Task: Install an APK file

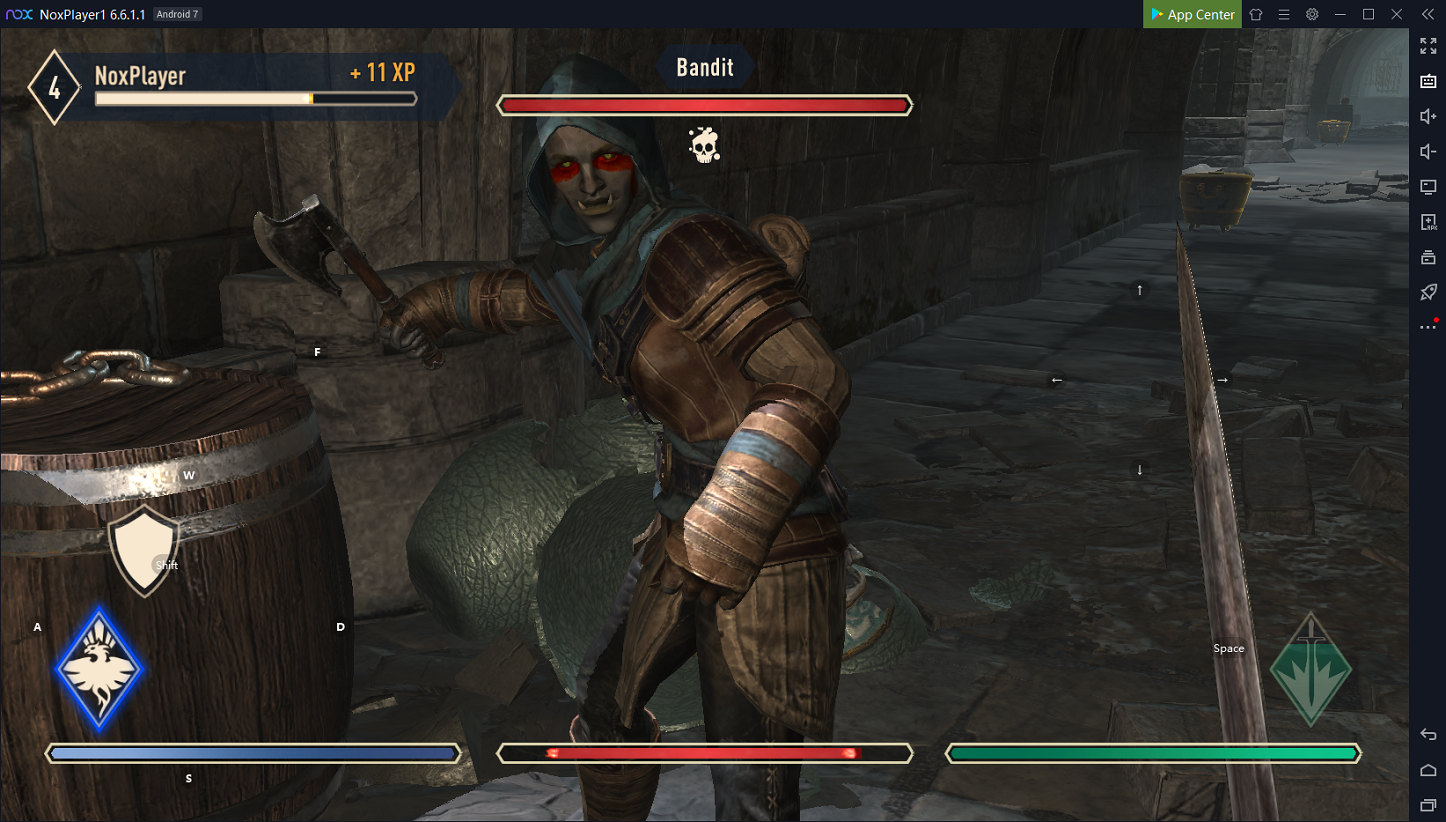Action: pos(1428,222)
